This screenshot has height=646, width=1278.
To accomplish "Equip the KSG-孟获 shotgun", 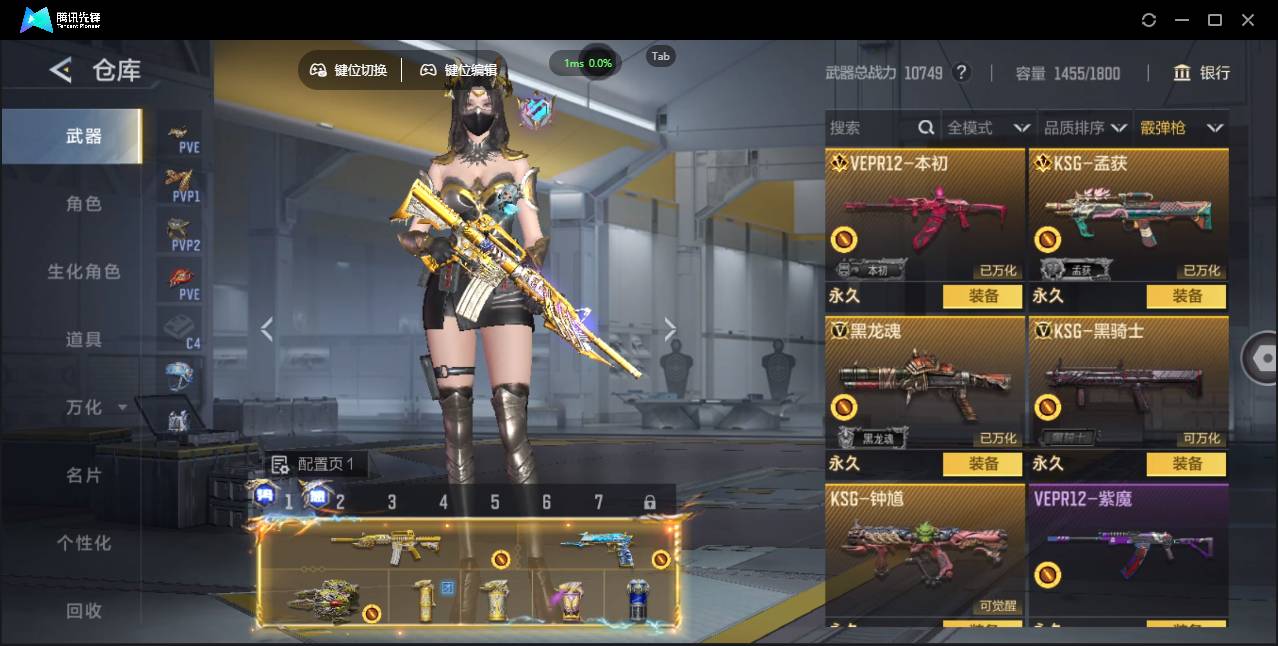I will [x=1187, y=296].
